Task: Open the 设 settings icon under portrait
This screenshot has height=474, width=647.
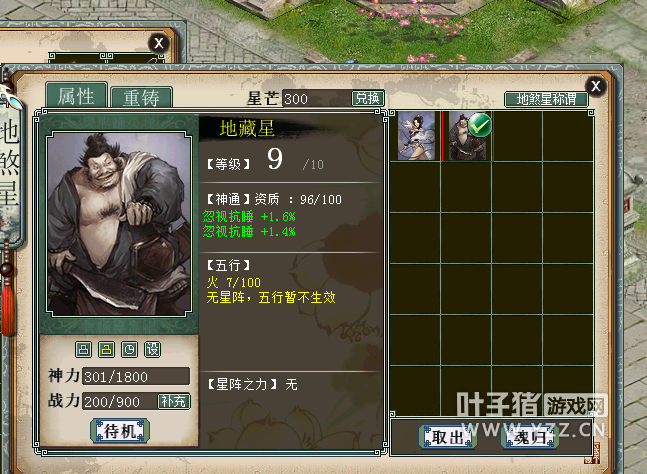Action: (152, 349)
